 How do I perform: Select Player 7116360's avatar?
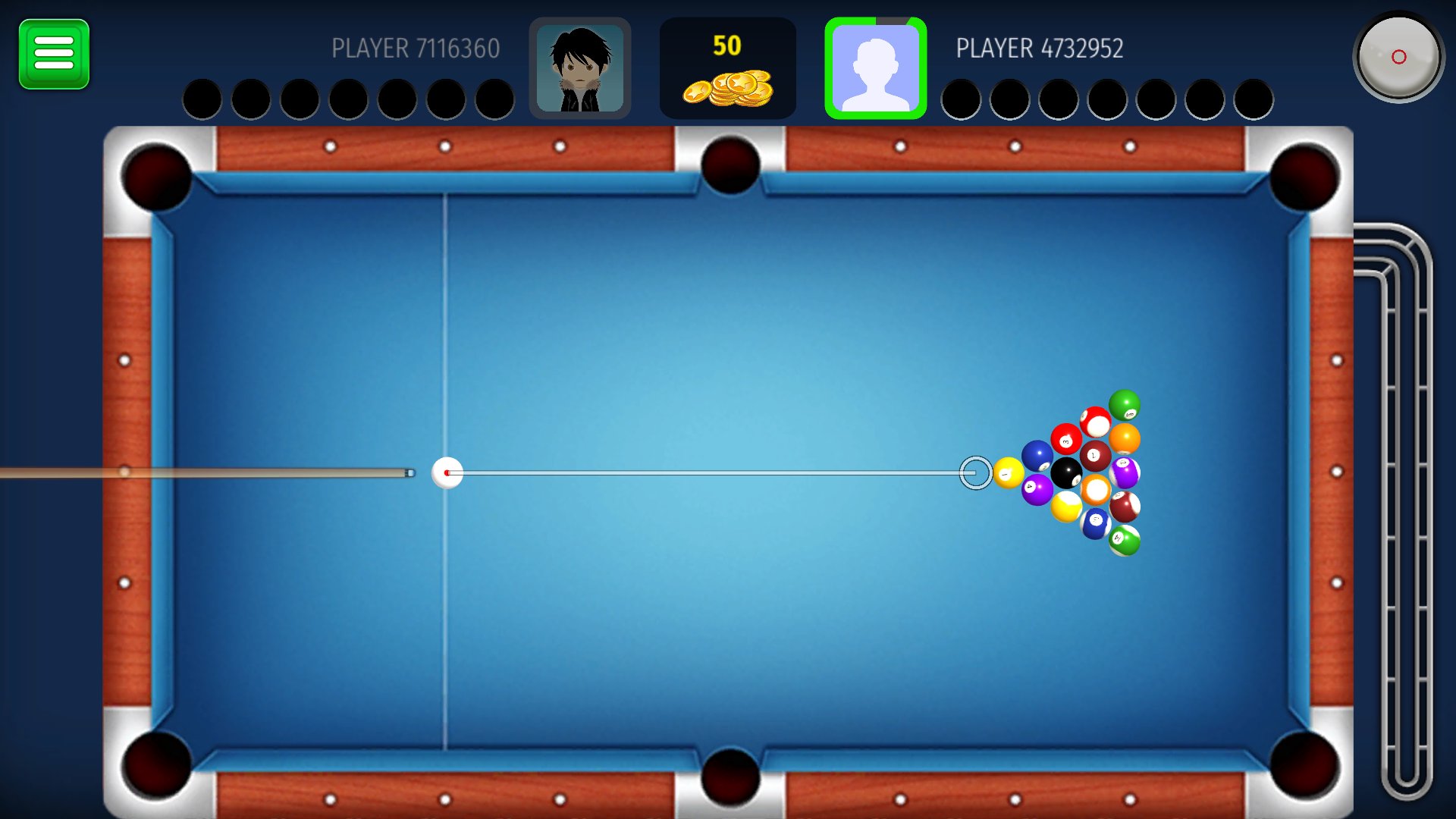click(x=581, y=67)
